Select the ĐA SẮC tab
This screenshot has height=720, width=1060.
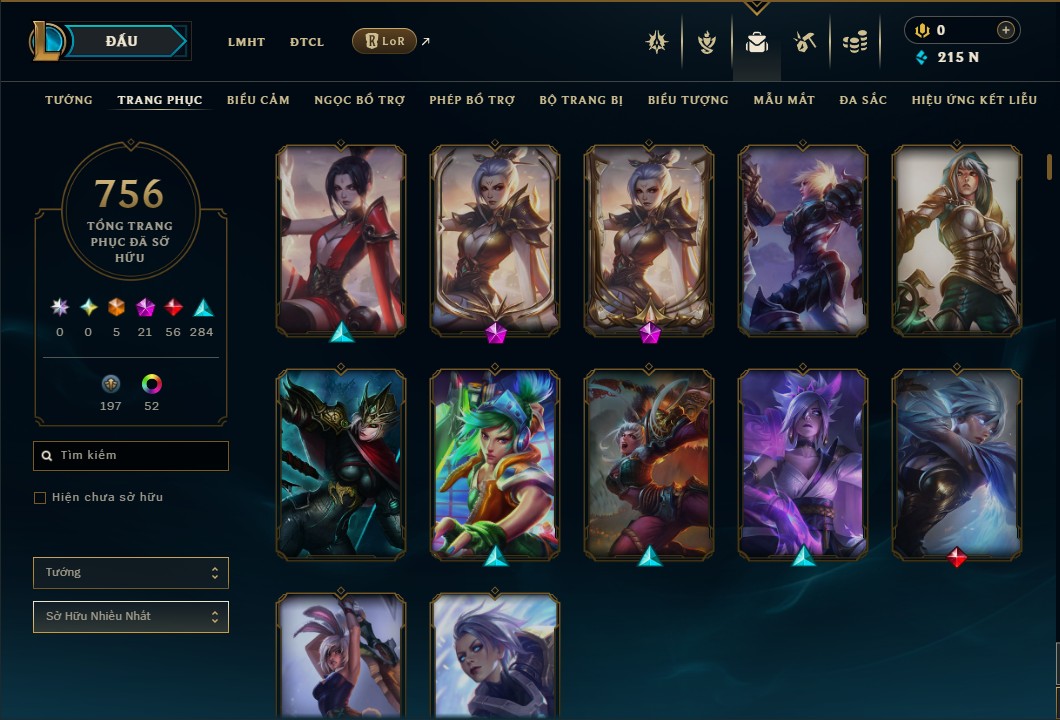(x=863, y=100)
